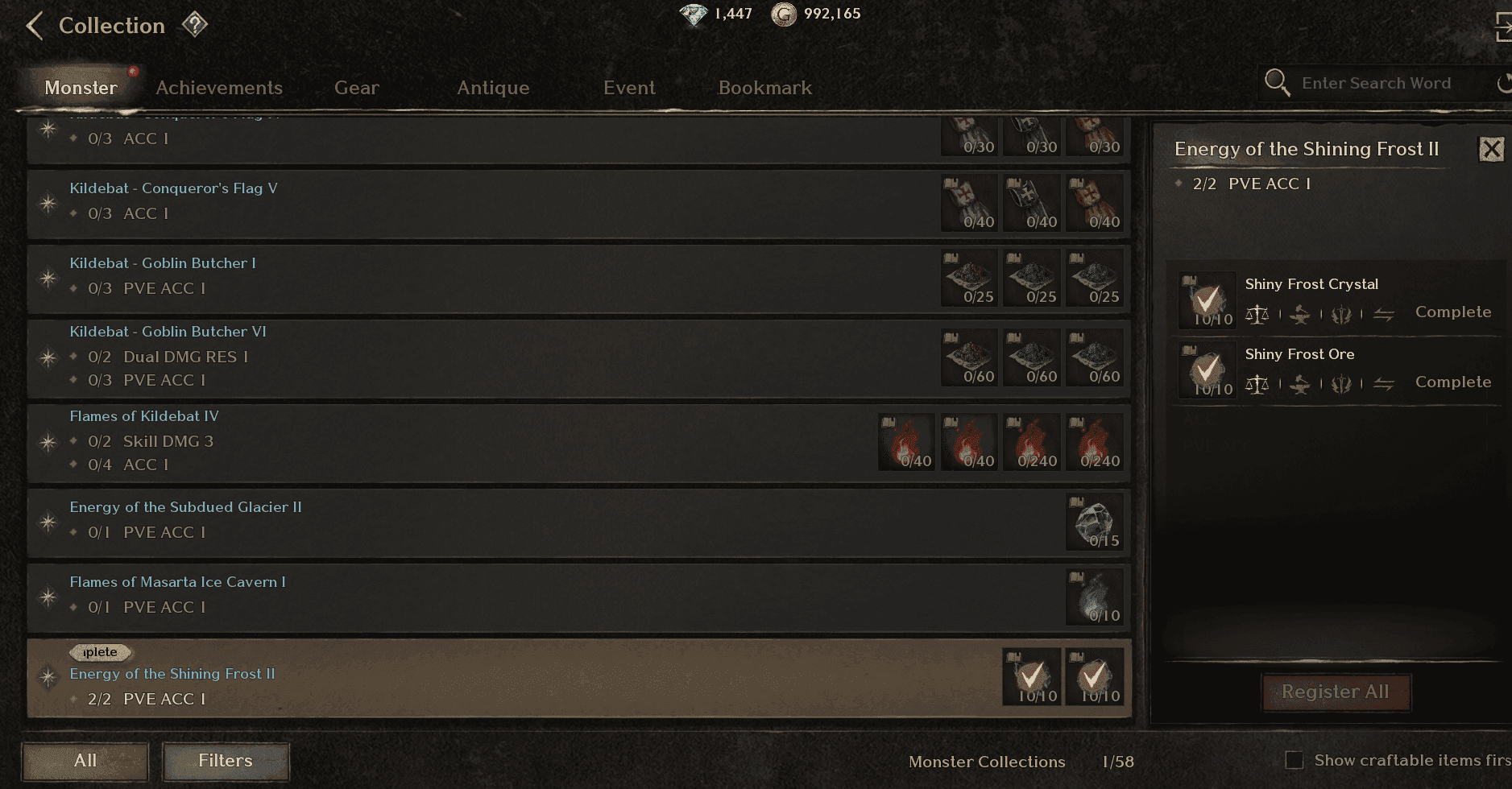The image size is (1512, 789).
Task: Click the scales market icon under Shiny Frost Crystal
Action: [1259, 315]
